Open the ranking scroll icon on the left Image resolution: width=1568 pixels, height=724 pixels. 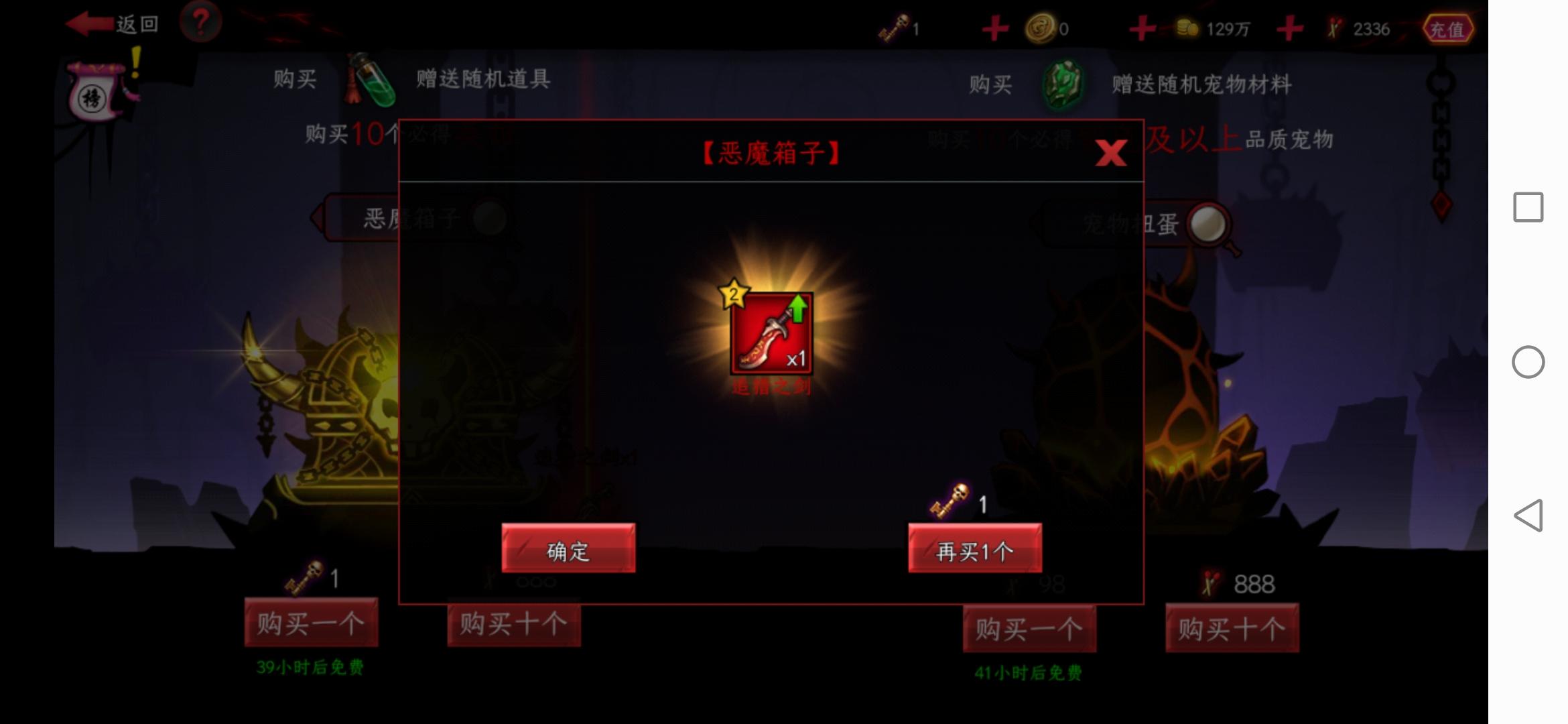[x=94, y=94]
